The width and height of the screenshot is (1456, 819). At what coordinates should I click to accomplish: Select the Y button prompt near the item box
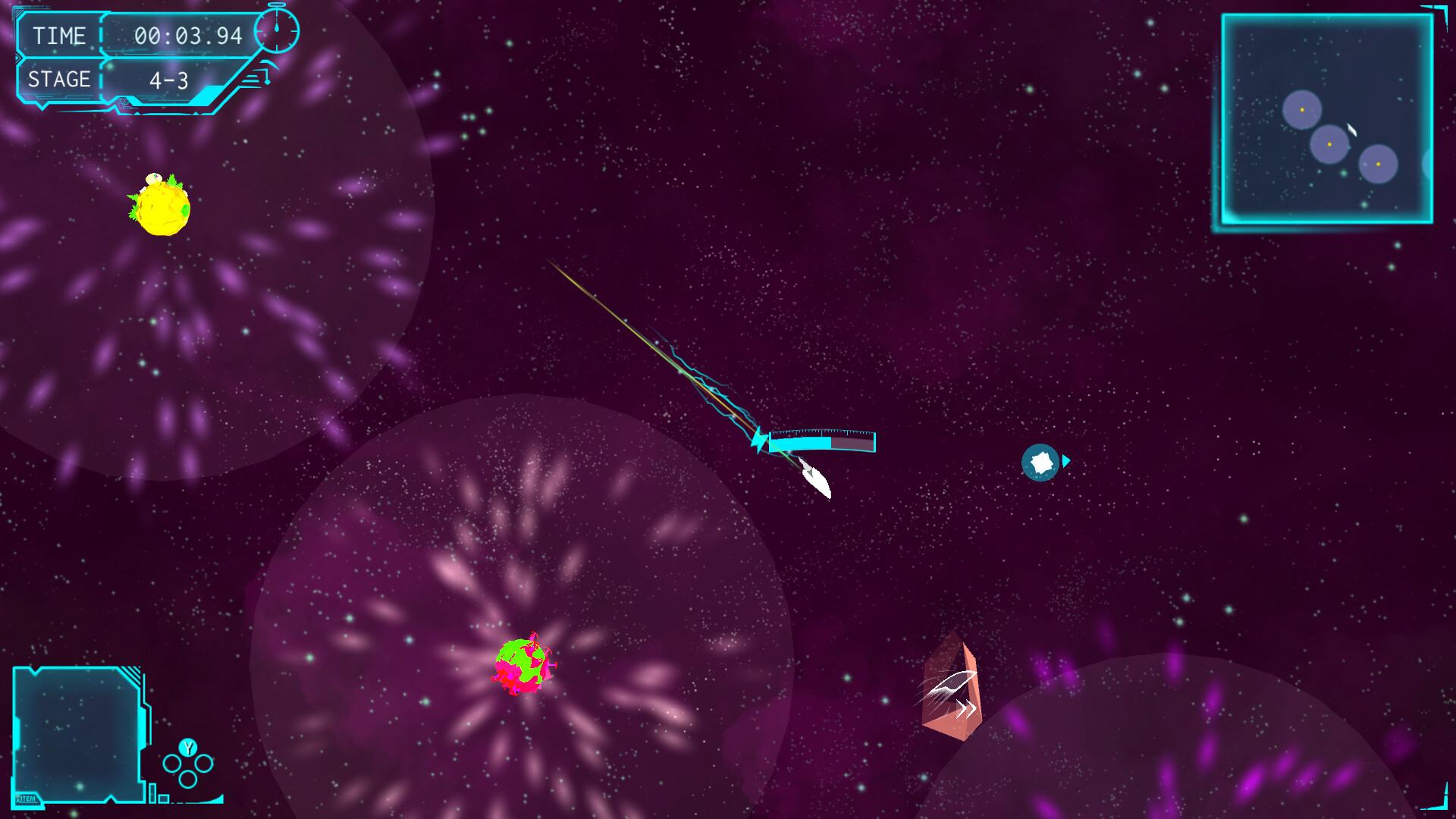click(x=187, y=748)
